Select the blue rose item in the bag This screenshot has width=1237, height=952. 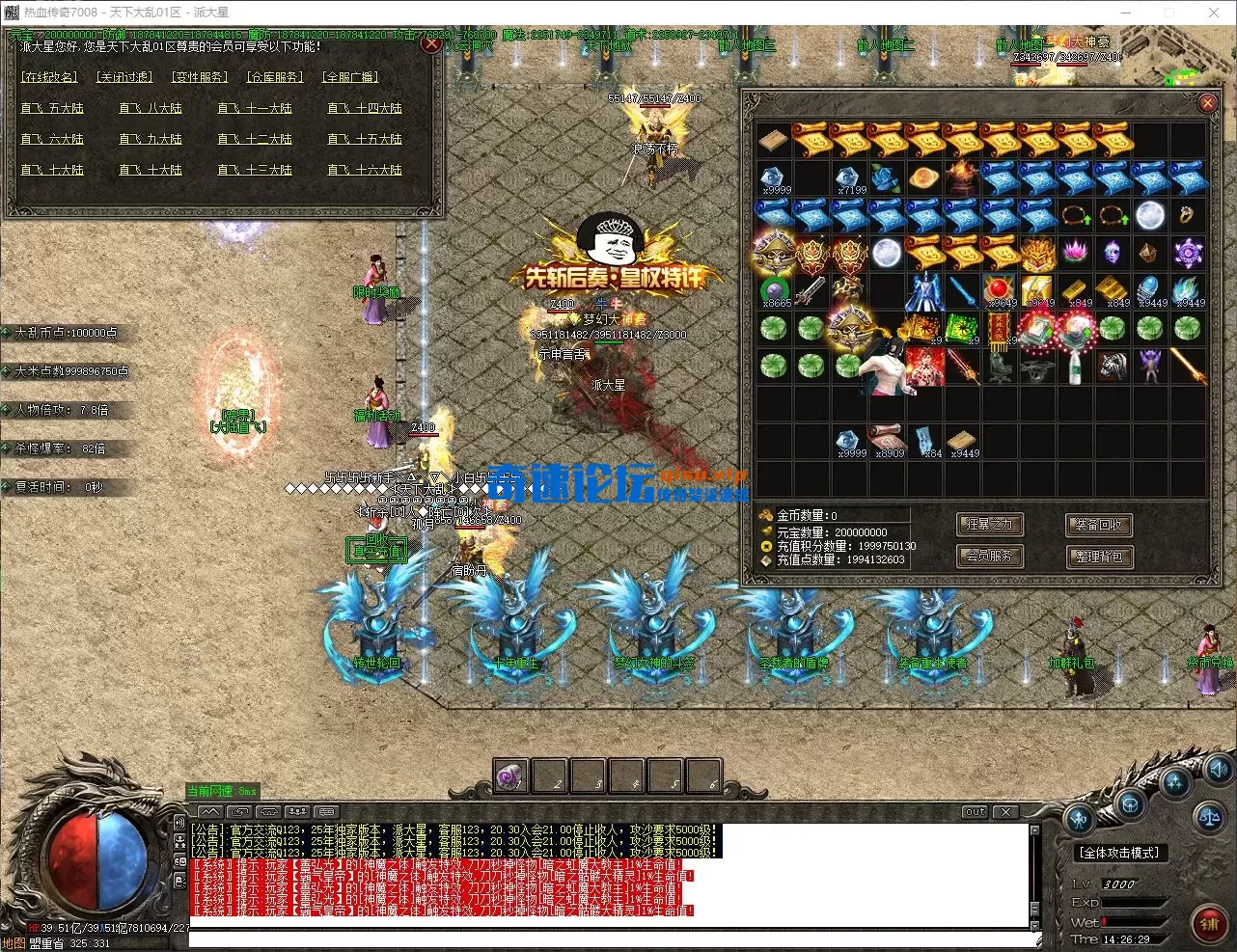887,178
